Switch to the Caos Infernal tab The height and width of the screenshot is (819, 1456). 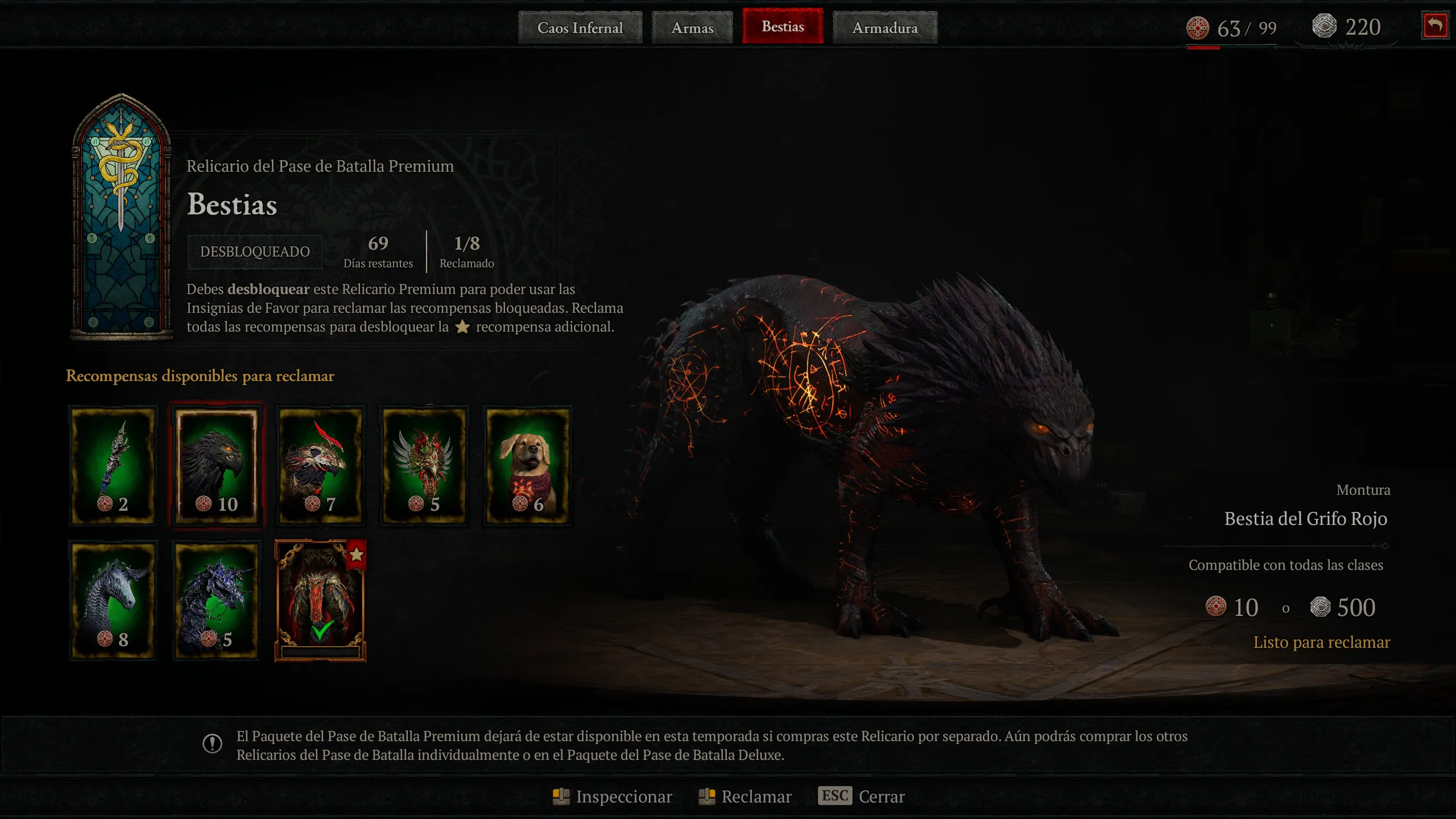580,27
